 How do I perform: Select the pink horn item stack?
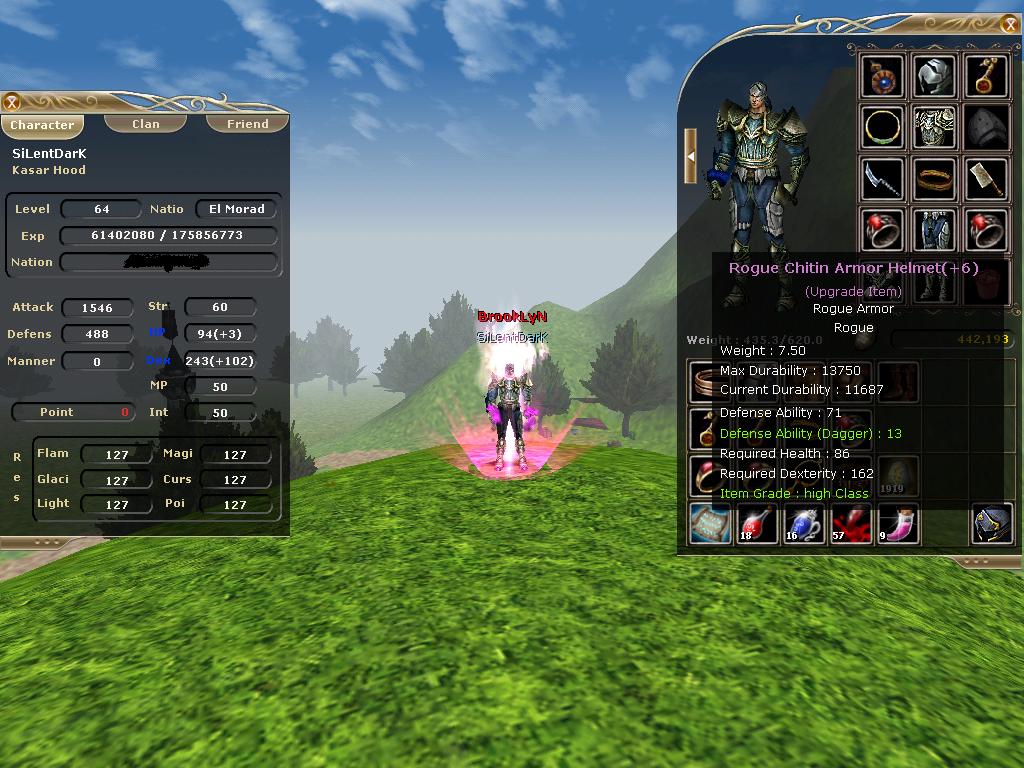(x=898, y=524)
